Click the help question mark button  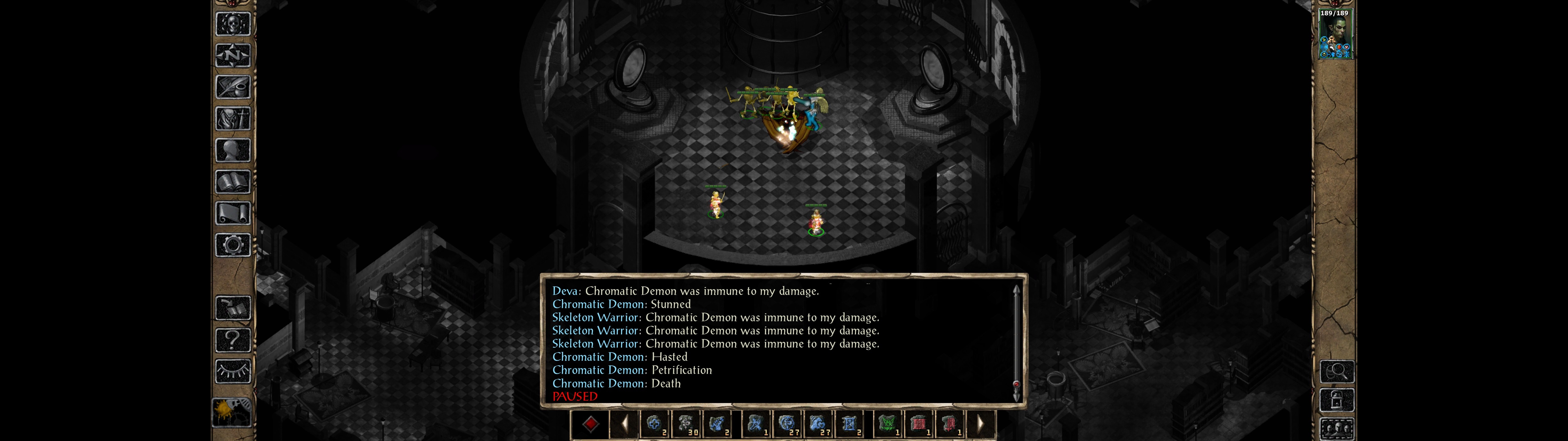(232, 339)
